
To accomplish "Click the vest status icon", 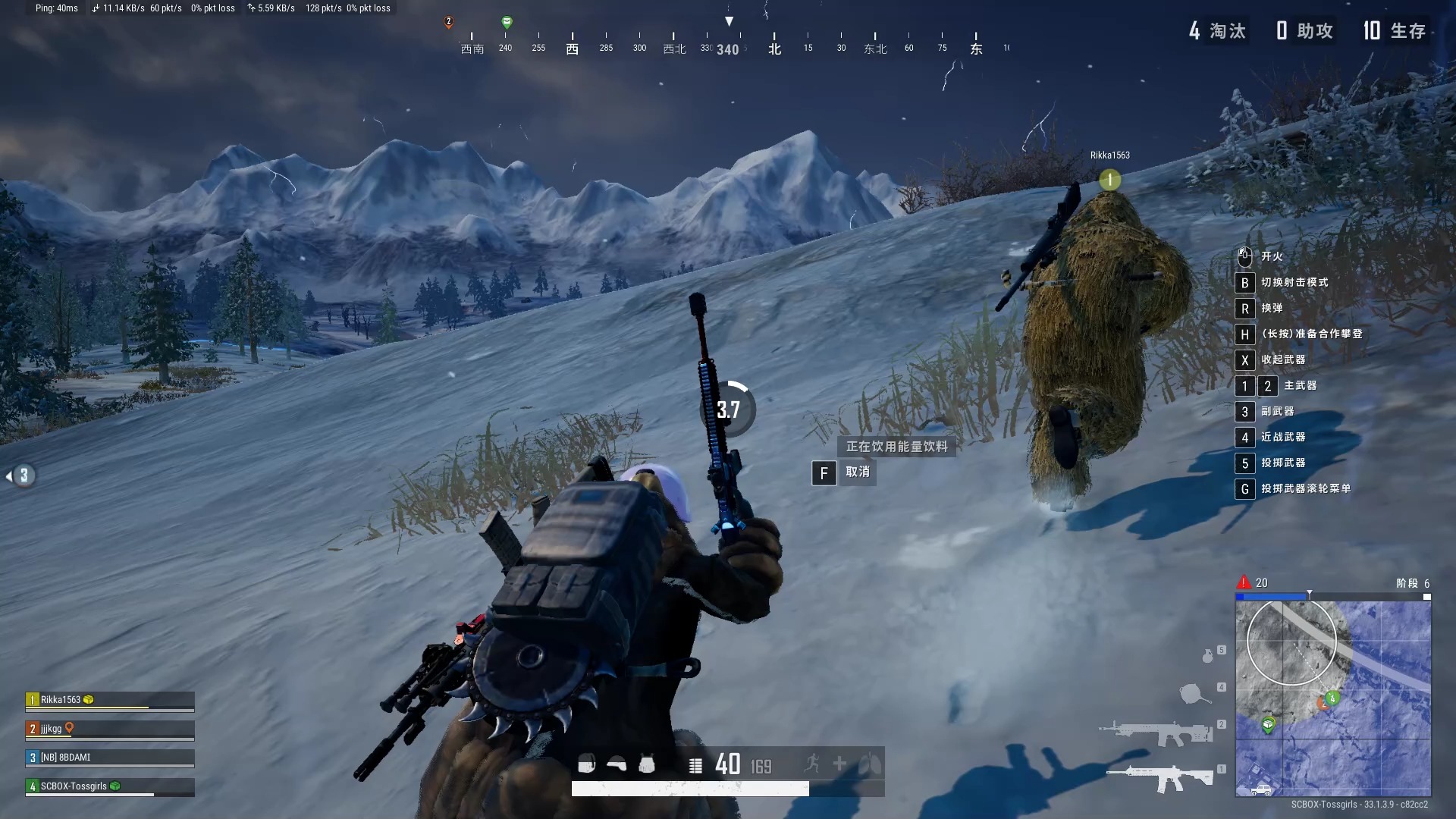I will (x=647, y=764).
